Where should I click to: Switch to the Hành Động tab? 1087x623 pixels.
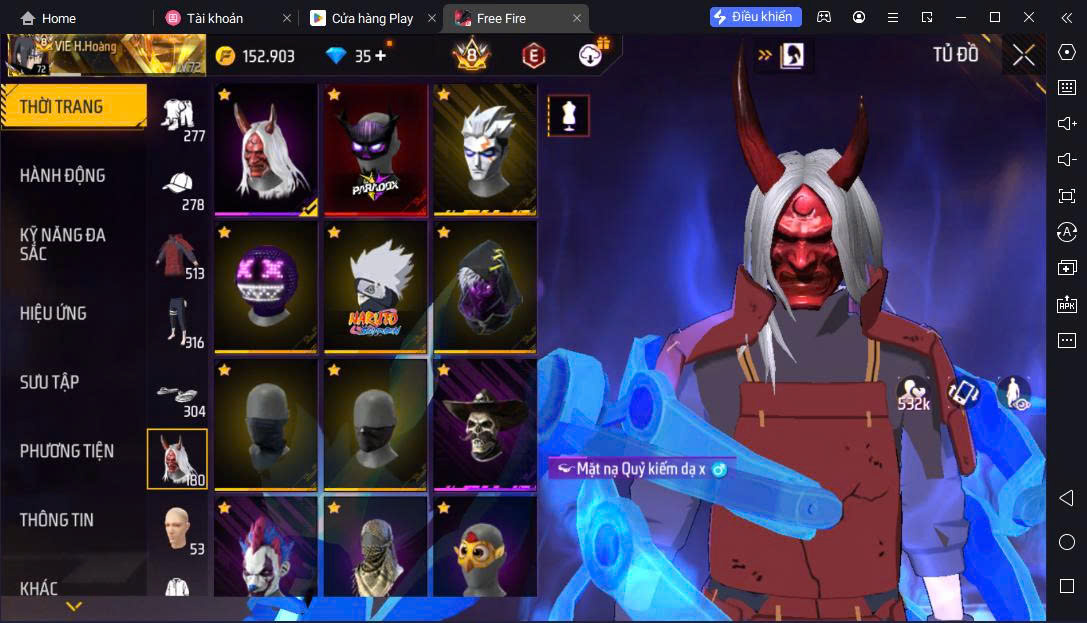click(x=63, y=175)
